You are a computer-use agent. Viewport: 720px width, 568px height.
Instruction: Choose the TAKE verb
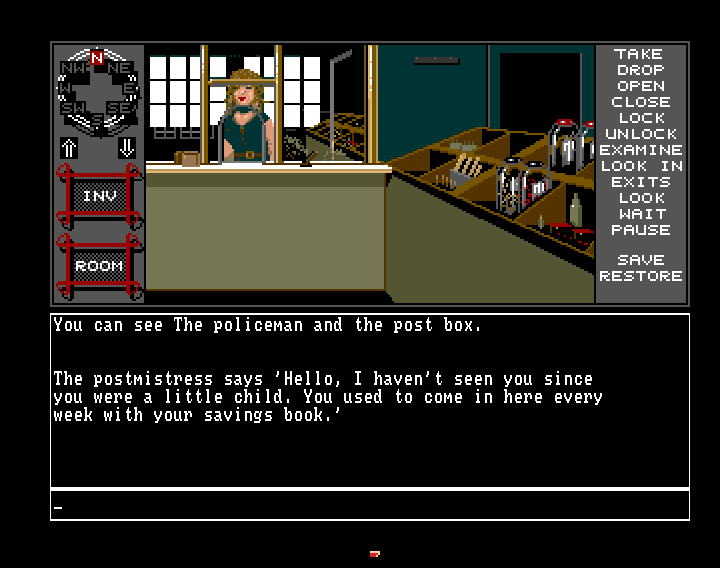point(640,54)
